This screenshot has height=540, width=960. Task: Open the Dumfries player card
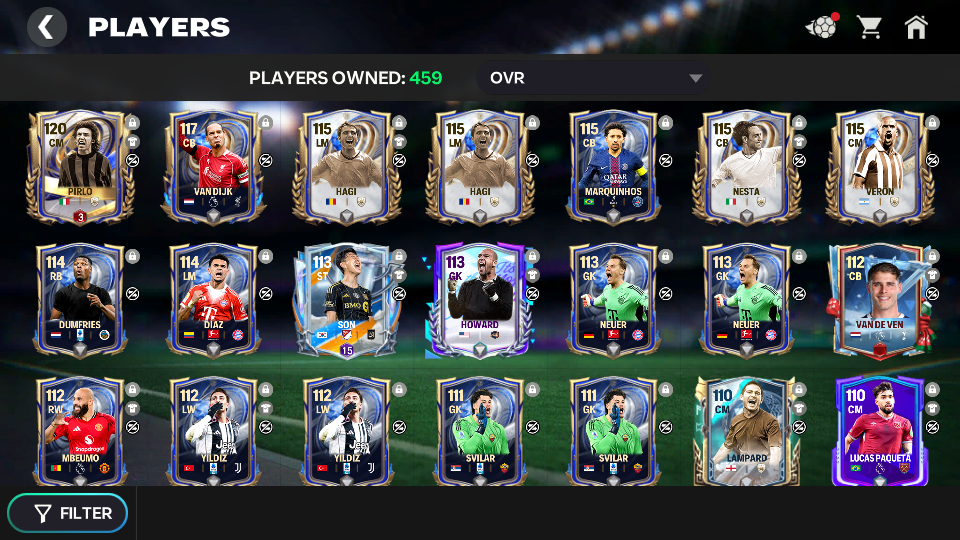(x=79, y=299)
